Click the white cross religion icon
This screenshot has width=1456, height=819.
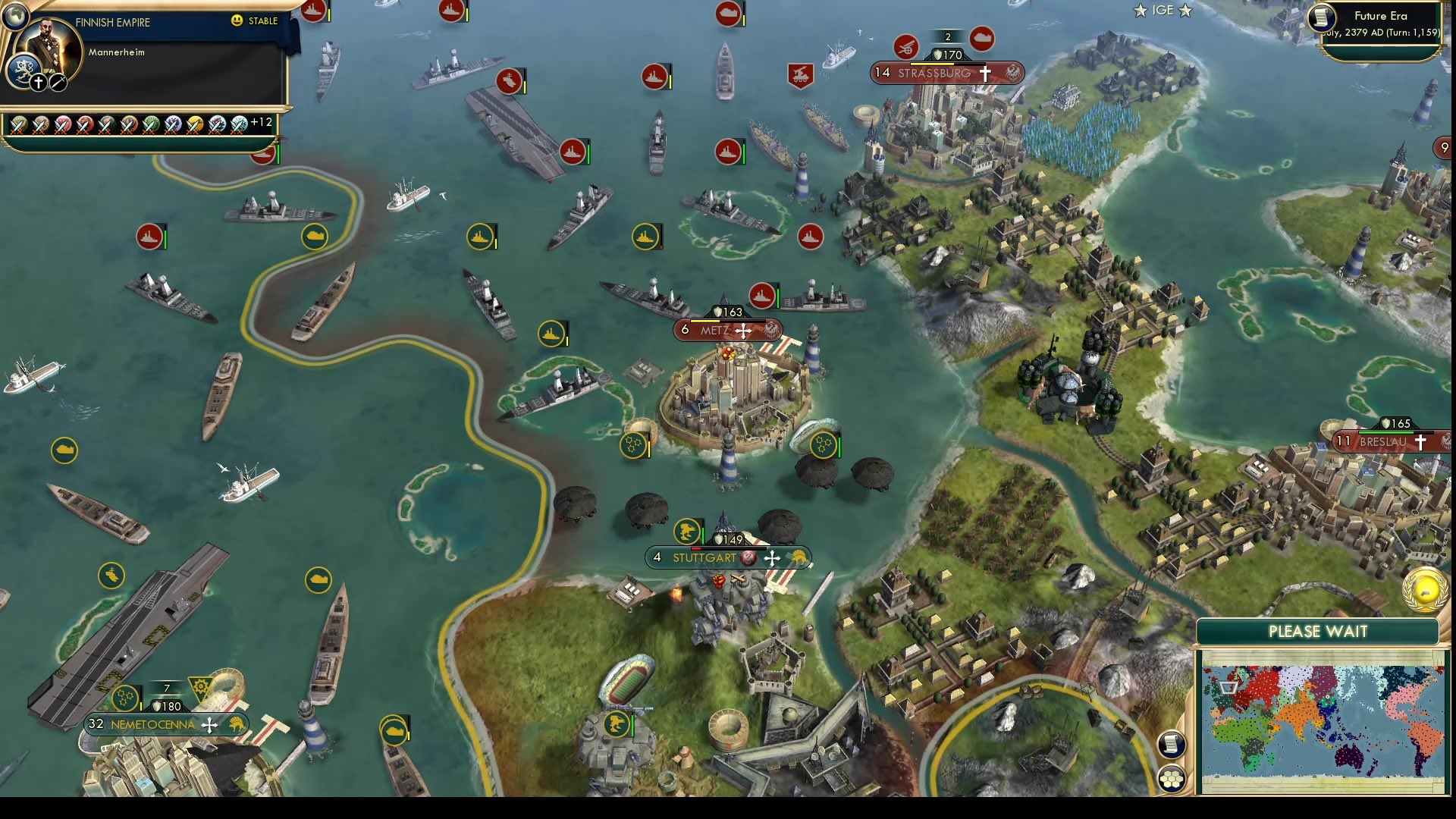[x=39, y=83]
